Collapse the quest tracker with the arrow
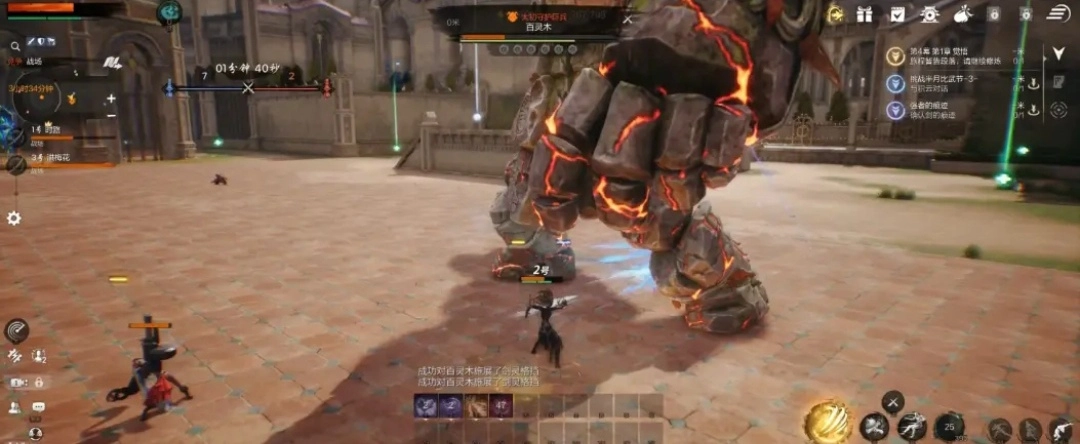The width and height of the screenshot is (1080, 444). coord(1058,54)
